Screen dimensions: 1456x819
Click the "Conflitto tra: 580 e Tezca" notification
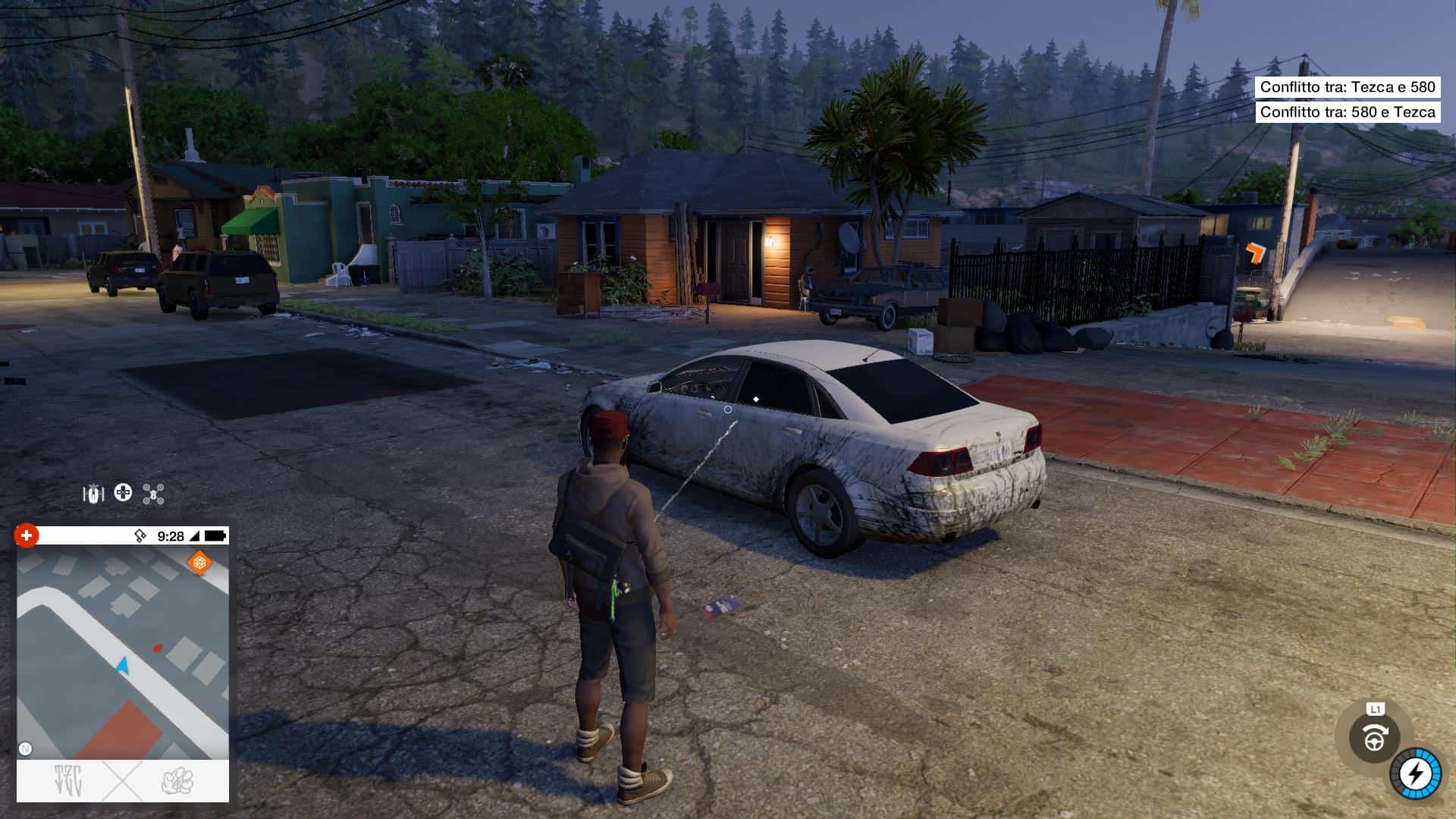pyautogui.click(x=1347, y=112)
